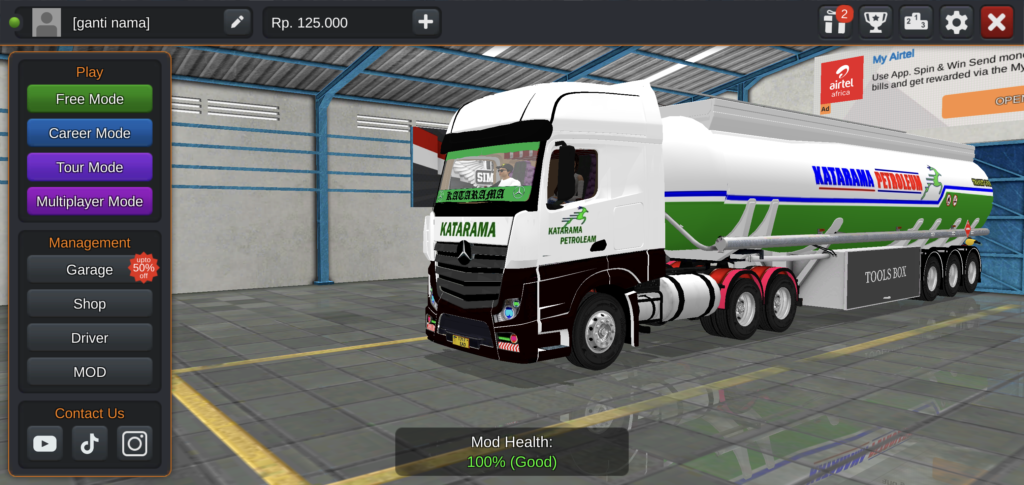
Task: Add more money with plus button
Action: [x=426, y=22]
